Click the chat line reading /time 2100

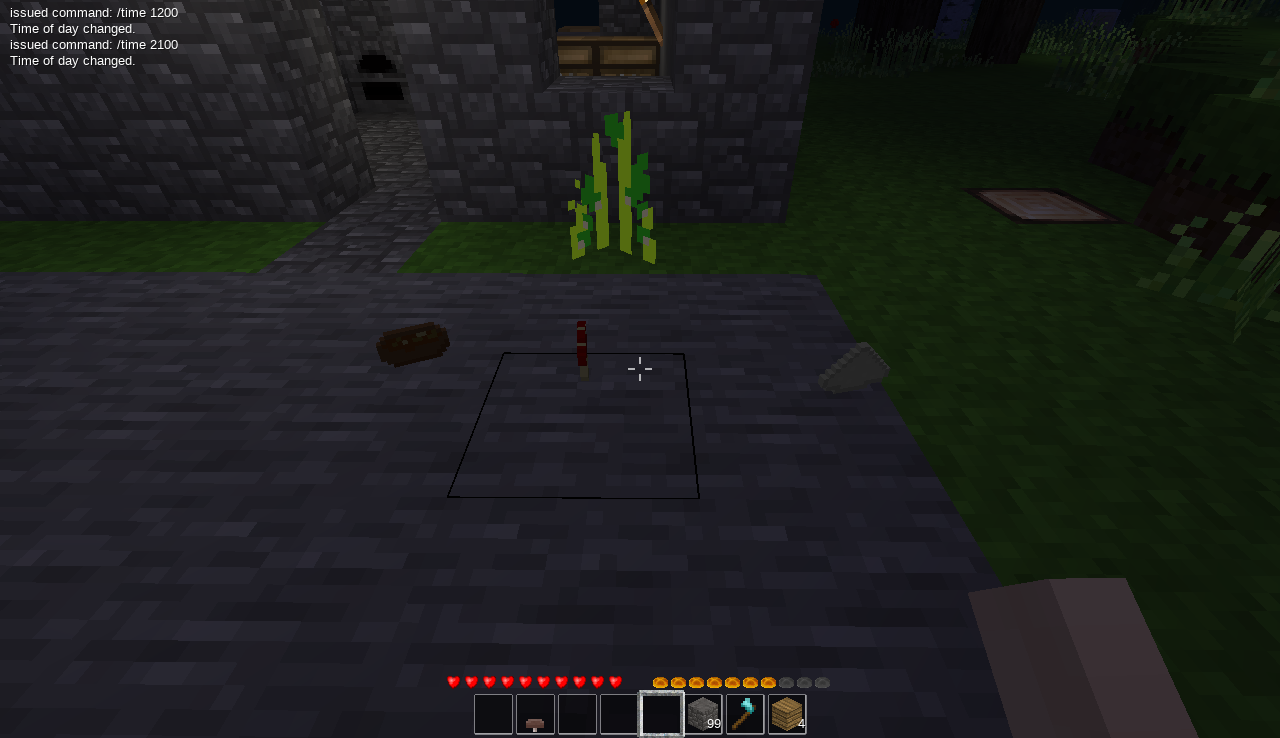click(94, 44)
